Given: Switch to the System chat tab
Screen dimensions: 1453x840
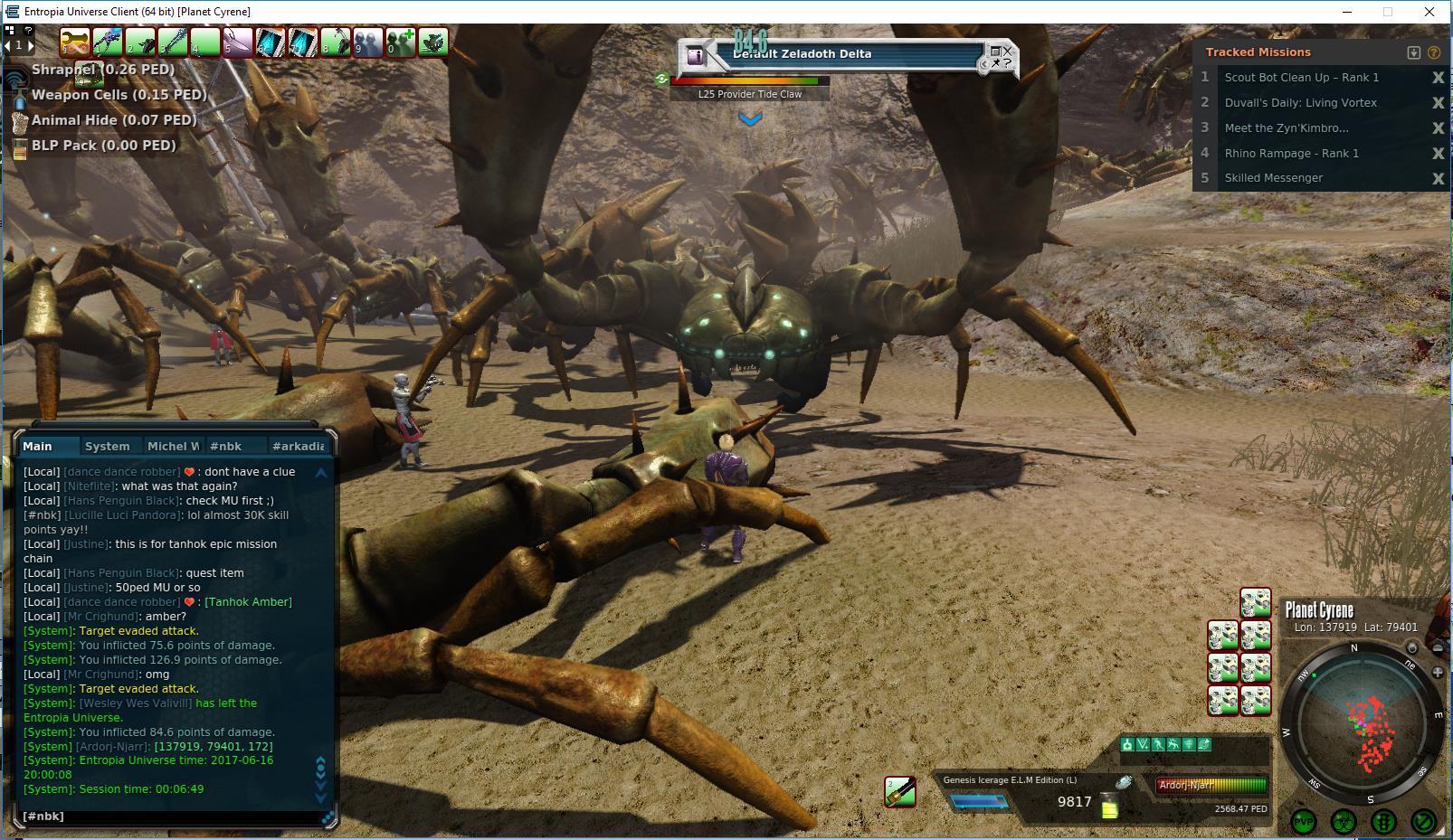Looking at the screenshot, I should tap(107, 446).
